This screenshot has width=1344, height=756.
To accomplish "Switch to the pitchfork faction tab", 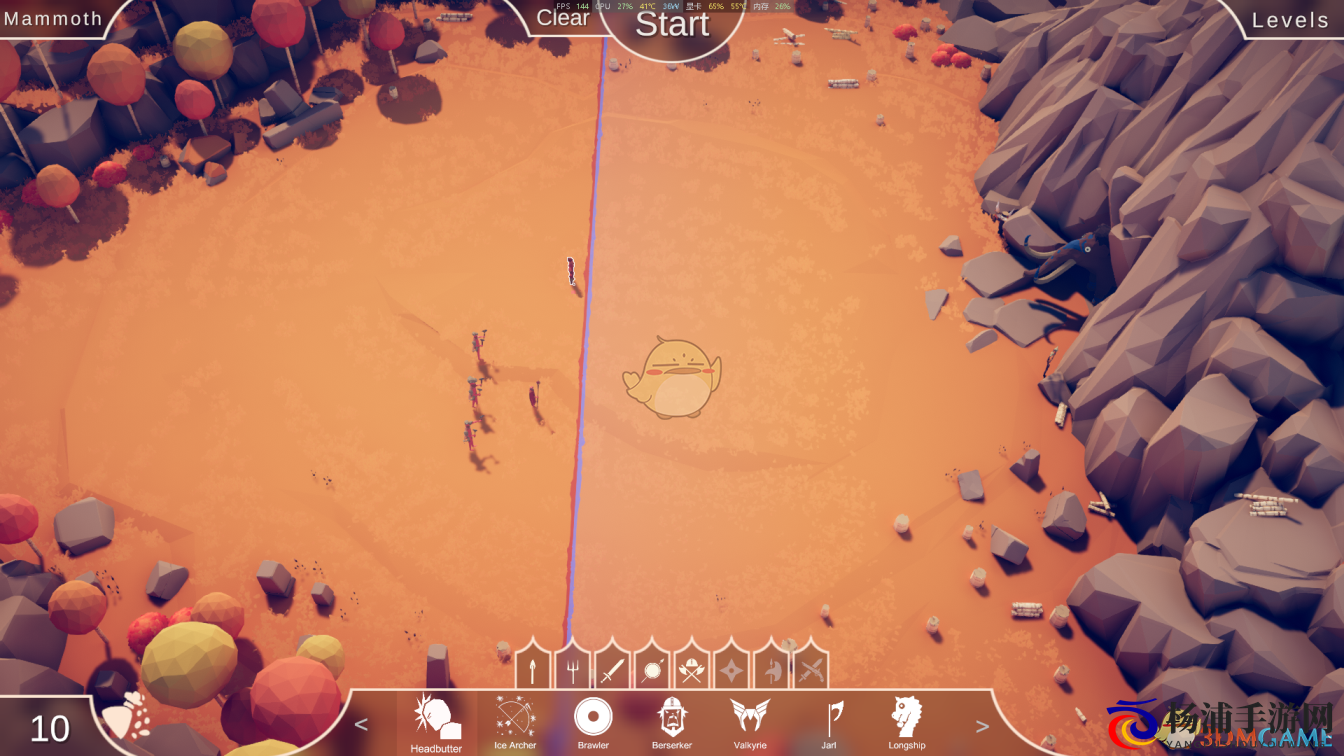I will click(572, 668).
